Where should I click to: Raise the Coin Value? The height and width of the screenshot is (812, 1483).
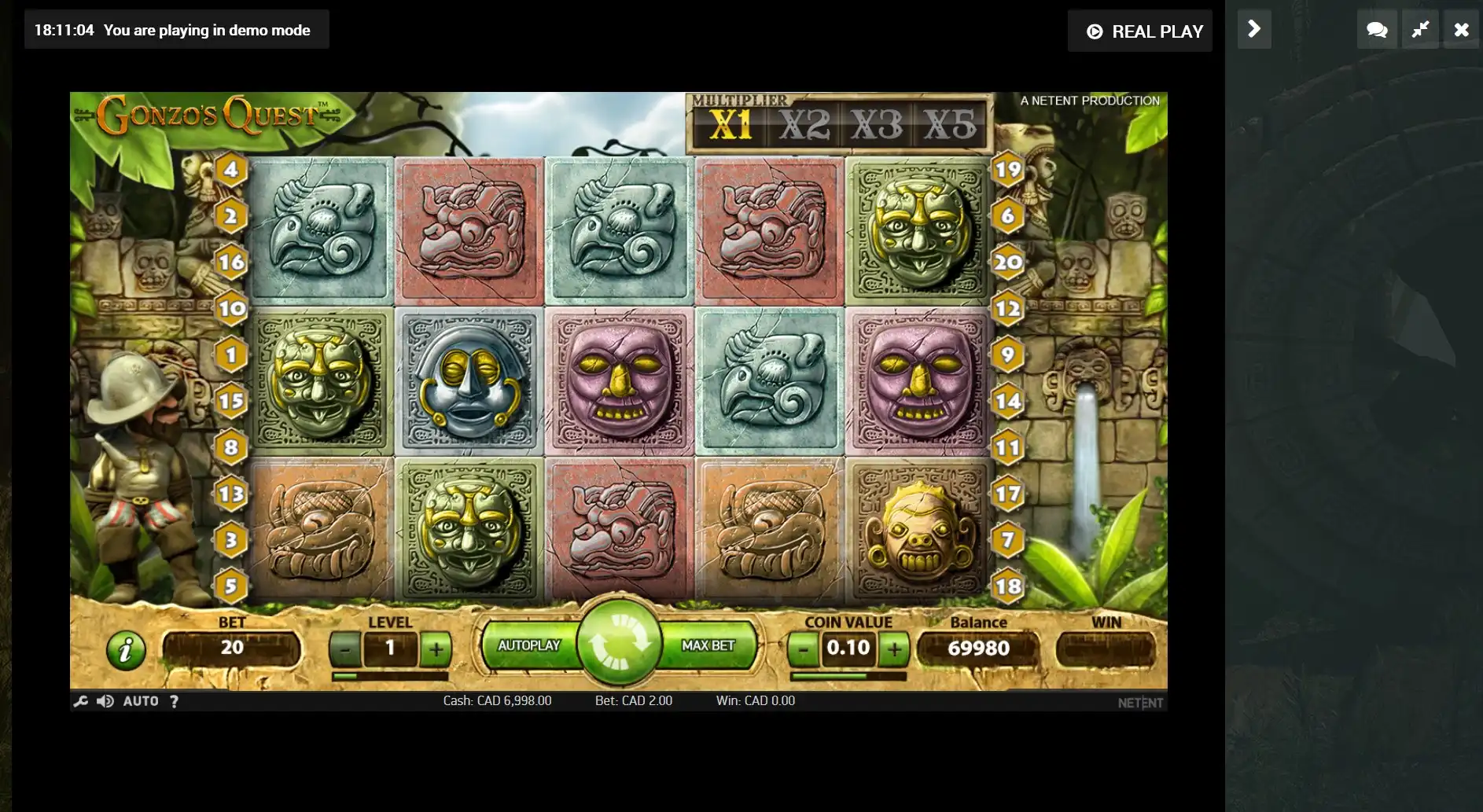(894, 649)
